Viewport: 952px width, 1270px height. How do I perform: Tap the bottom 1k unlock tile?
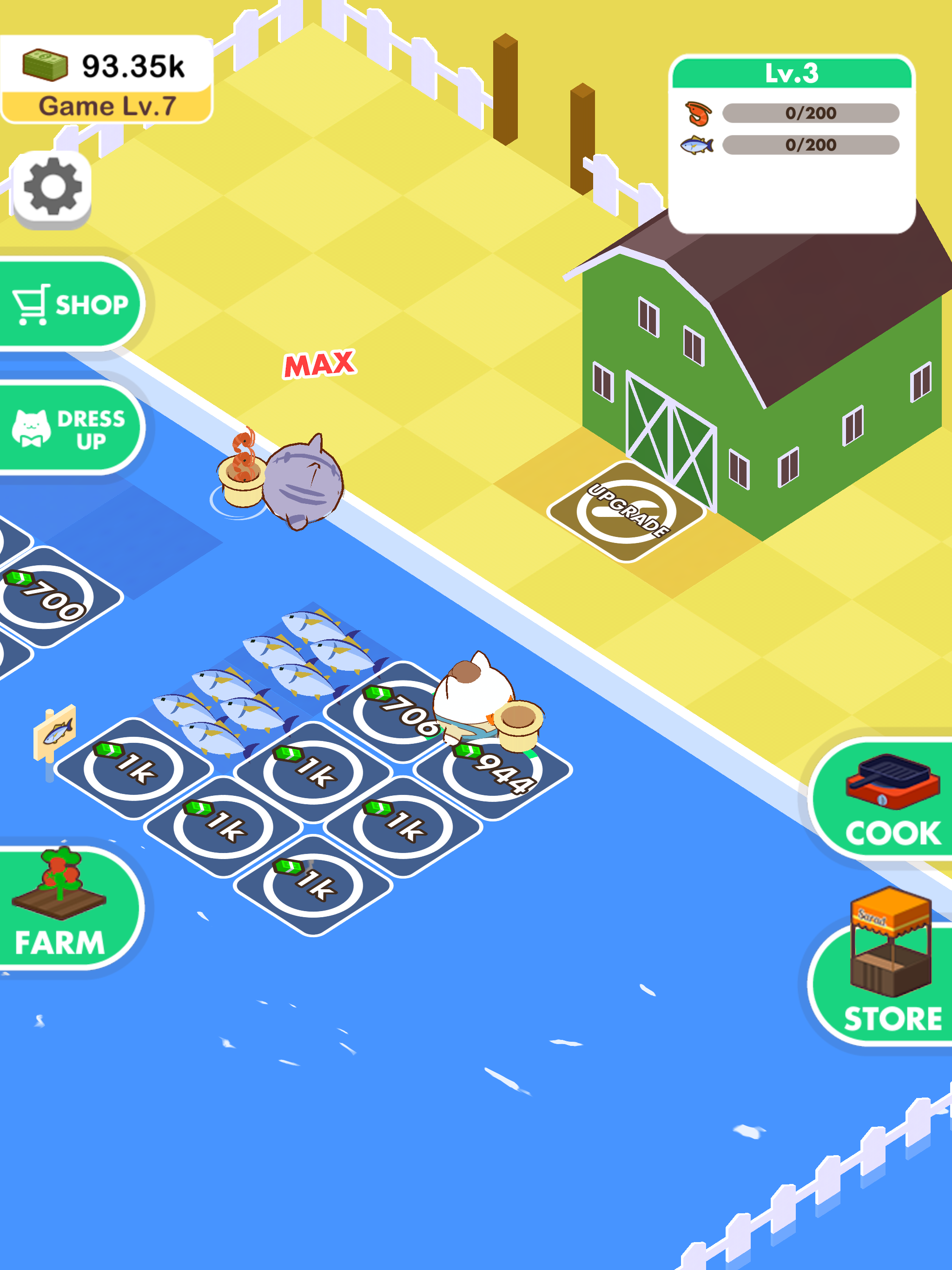point(313,884)
